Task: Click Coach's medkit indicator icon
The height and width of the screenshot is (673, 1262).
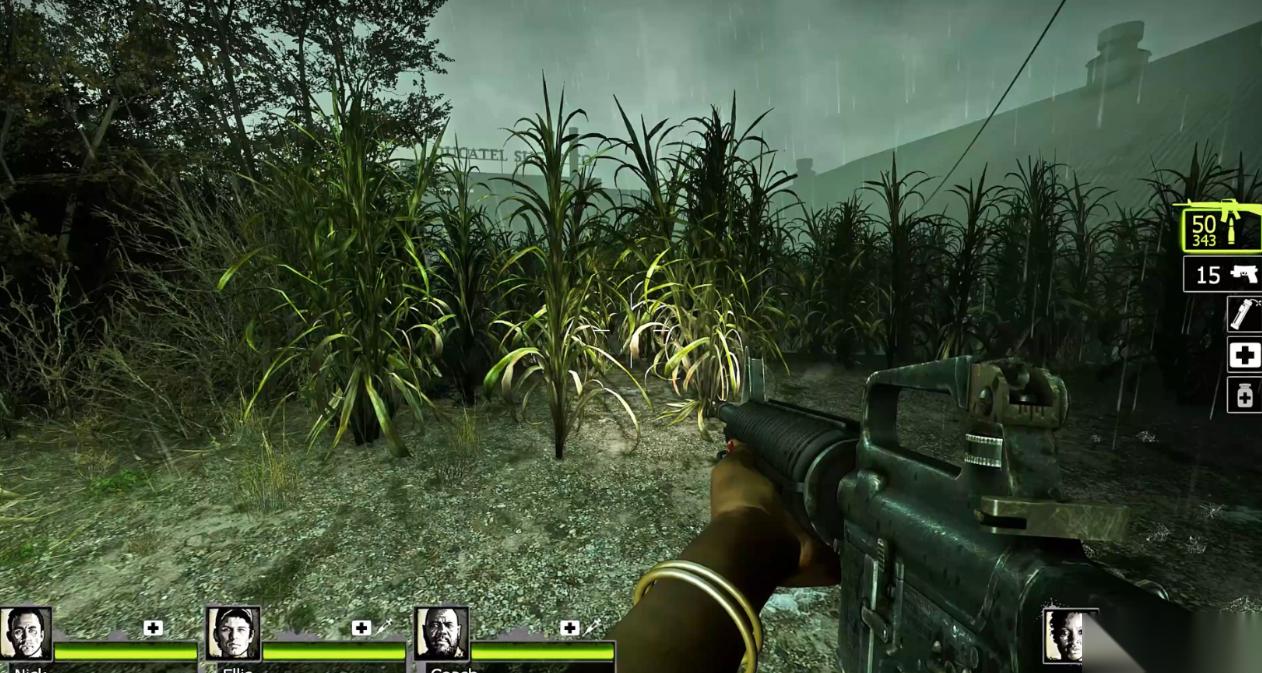Action: pos(569,628)
